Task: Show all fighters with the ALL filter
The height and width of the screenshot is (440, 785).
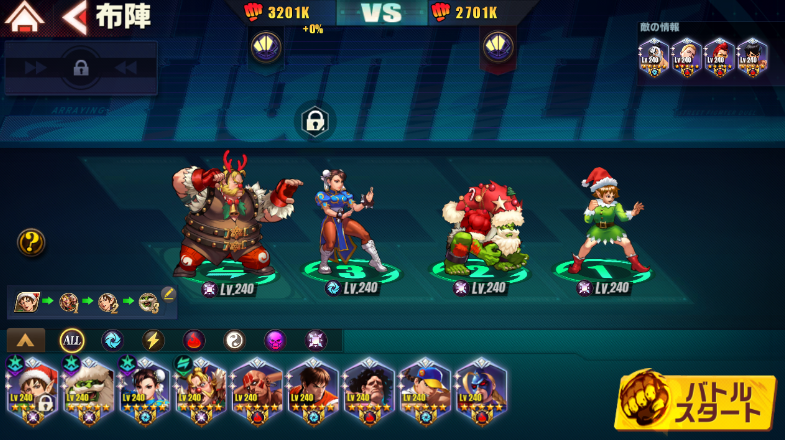Action: tap(71, 340)
